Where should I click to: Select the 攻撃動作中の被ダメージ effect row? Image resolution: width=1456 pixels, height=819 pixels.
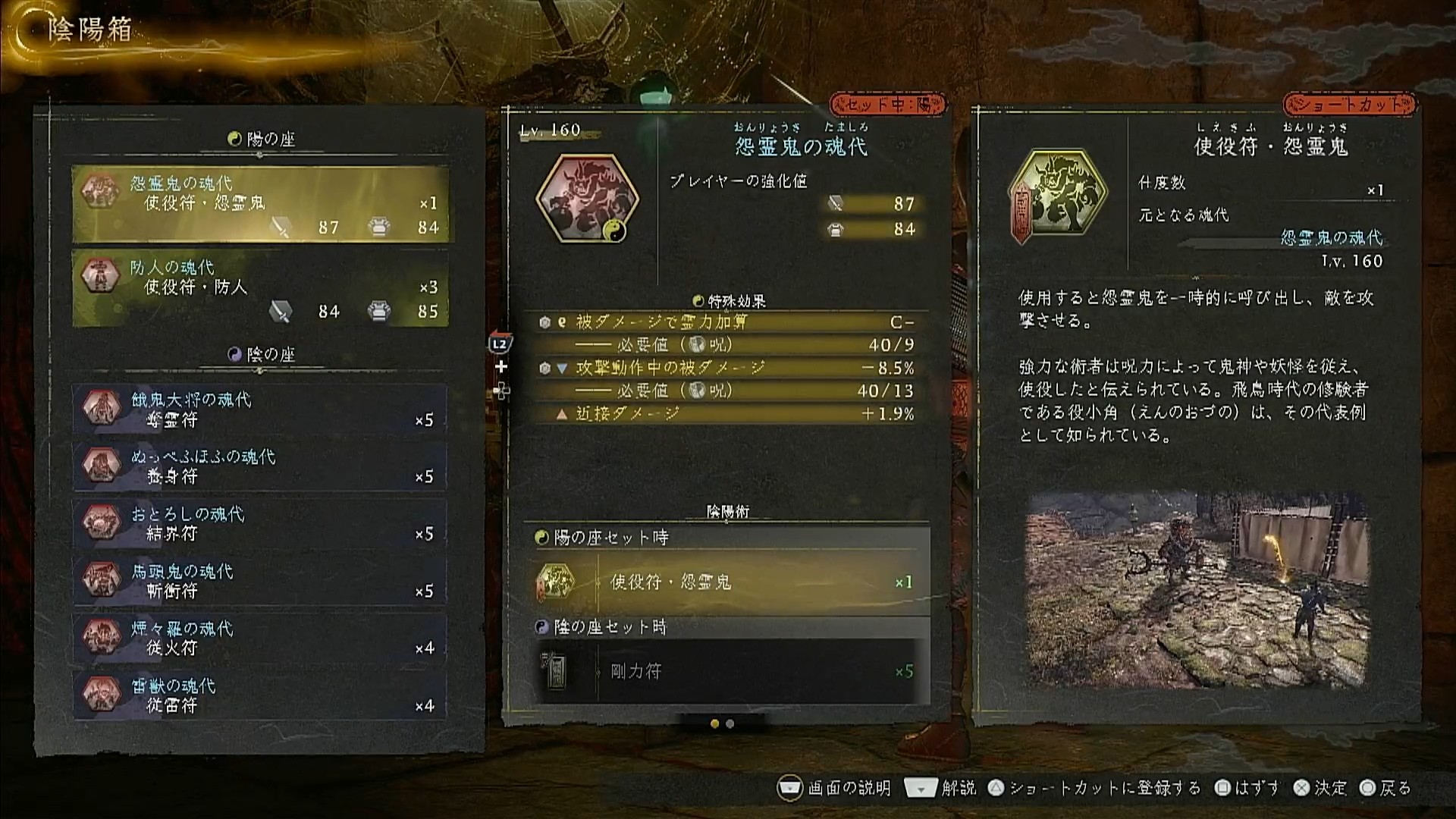726,369
